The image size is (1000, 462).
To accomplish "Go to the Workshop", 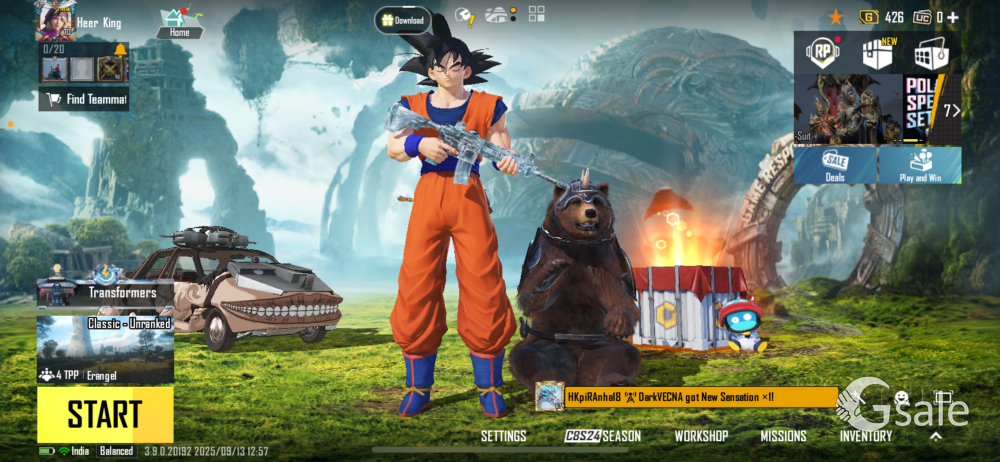I will pyautogui.click(x=701, y=436).
